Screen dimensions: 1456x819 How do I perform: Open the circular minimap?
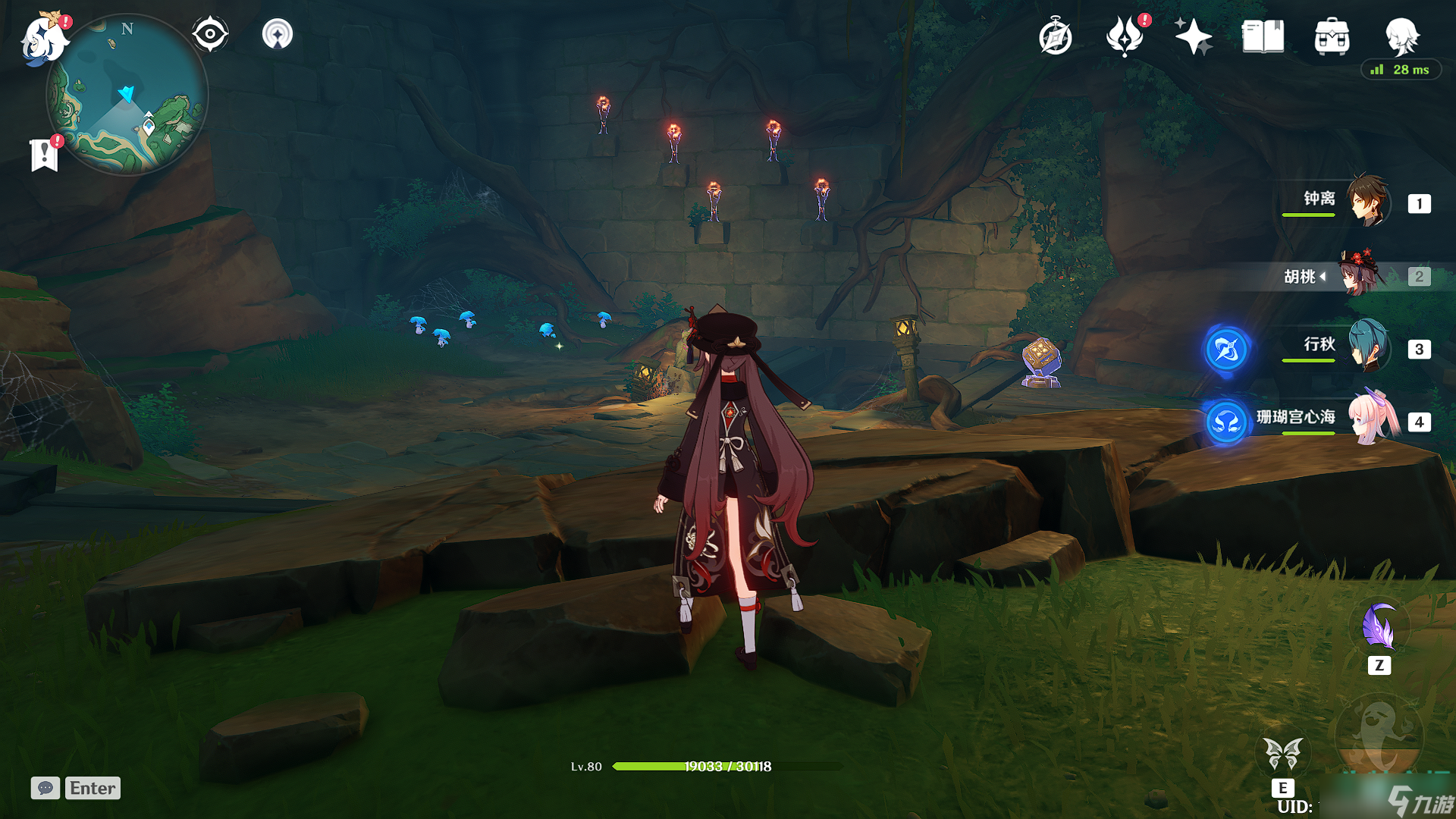127,95
